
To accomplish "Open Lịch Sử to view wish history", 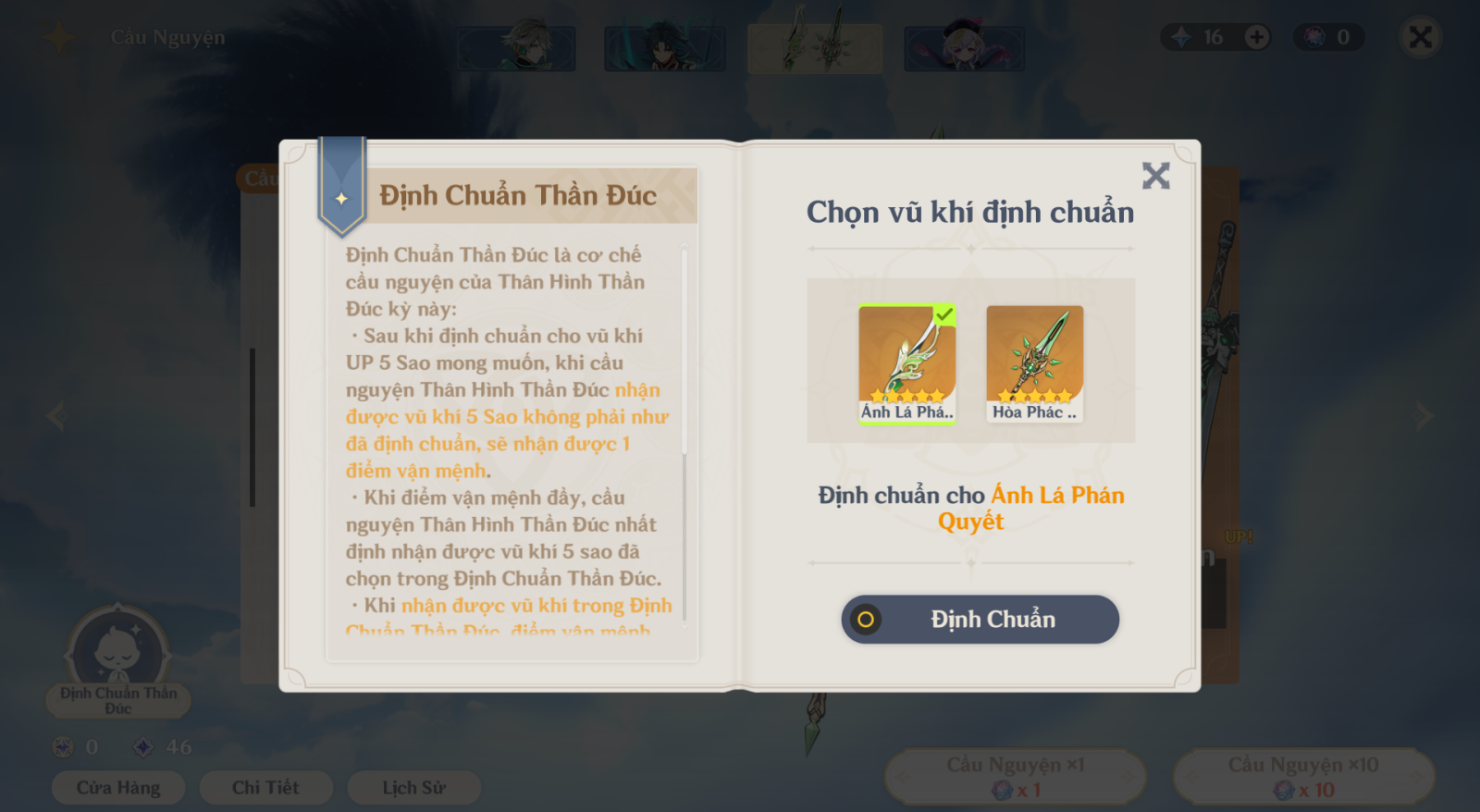I will tap(413, 787).
